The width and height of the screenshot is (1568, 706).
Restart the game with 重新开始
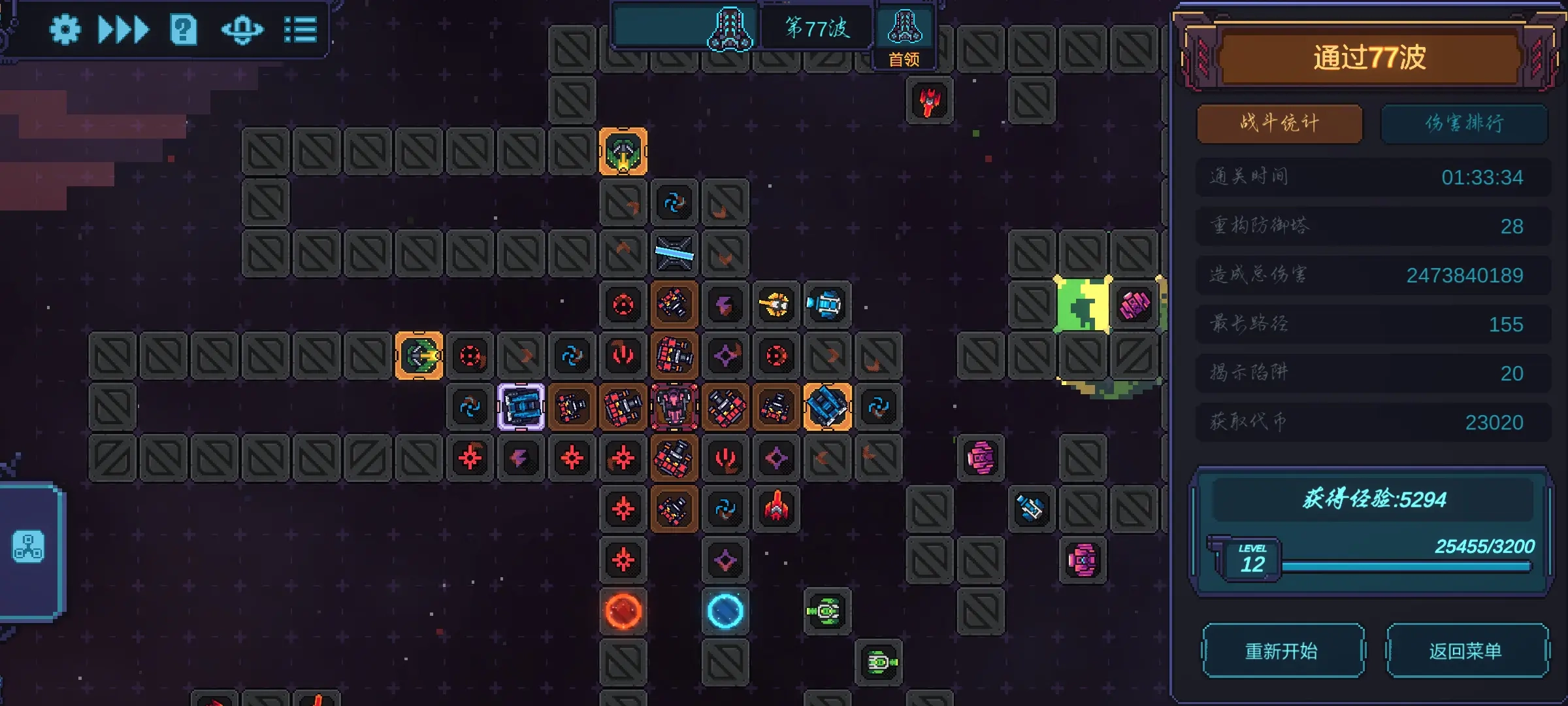(x=1282, y=650)
